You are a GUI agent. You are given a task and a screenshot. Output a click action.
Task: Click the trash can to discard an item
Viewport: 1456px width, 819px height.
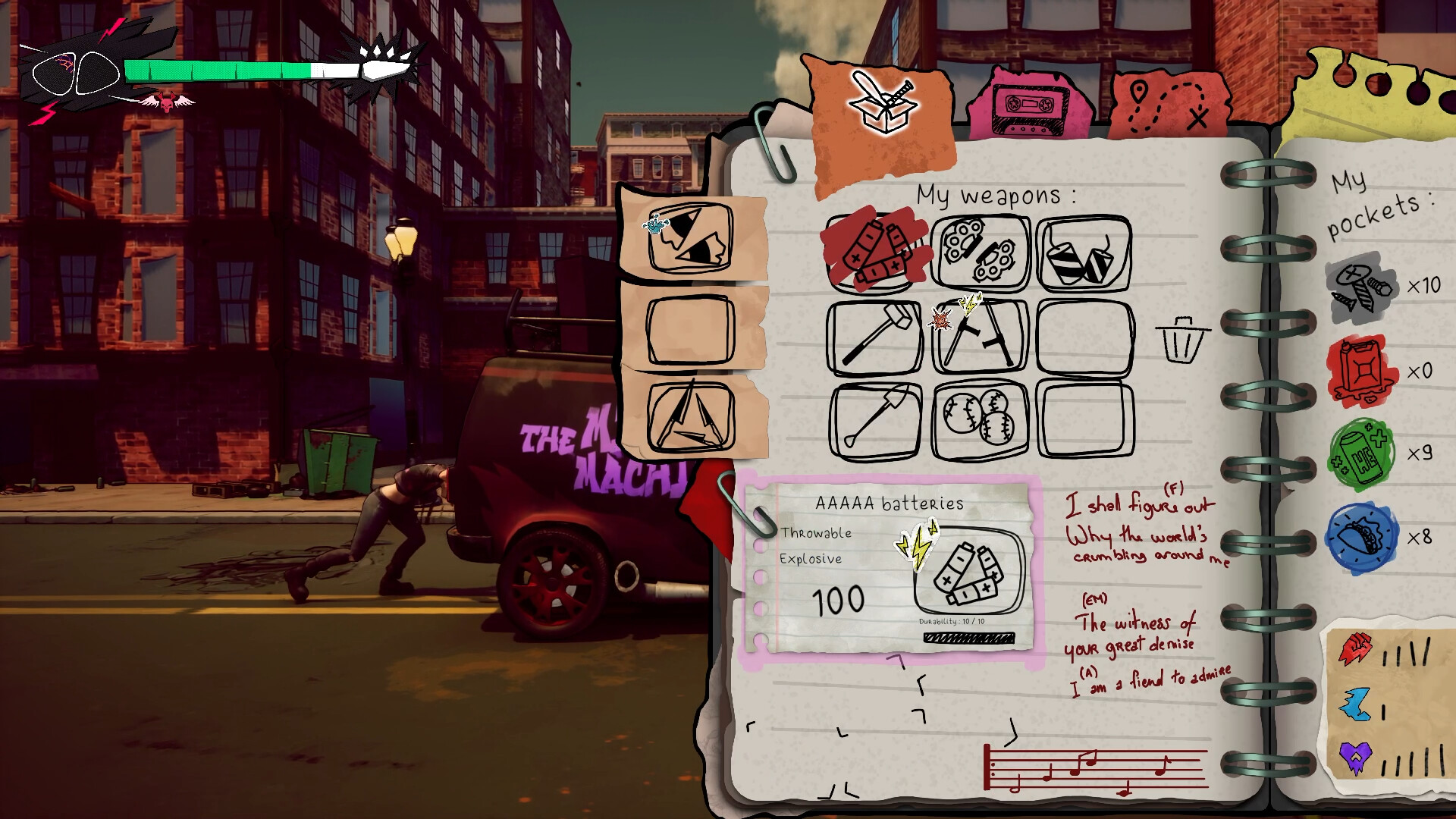pos(1181,341)
